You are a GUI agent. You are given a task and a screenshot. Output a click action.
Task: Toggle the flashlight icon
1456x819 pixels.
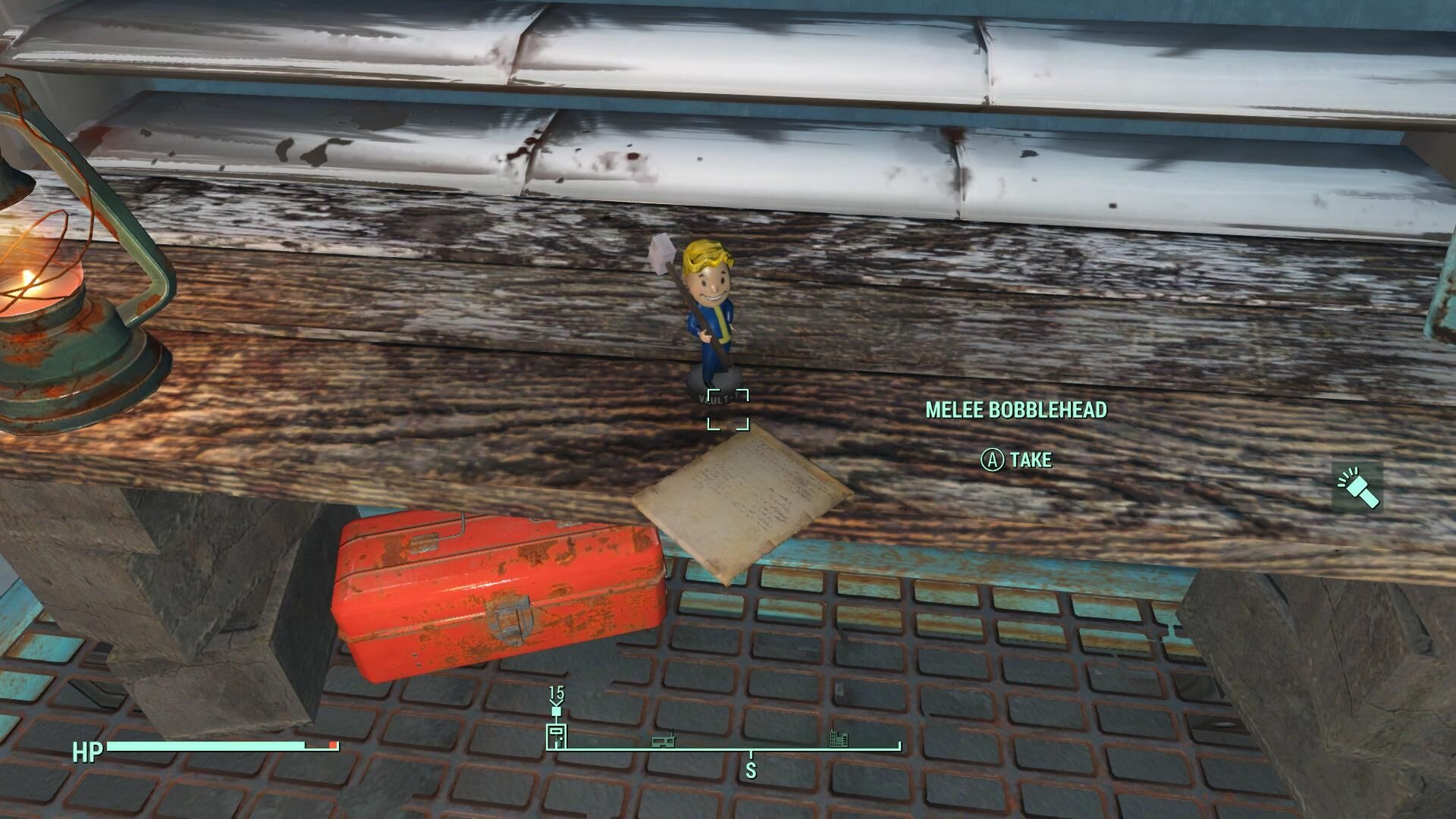click(1357, 488)
